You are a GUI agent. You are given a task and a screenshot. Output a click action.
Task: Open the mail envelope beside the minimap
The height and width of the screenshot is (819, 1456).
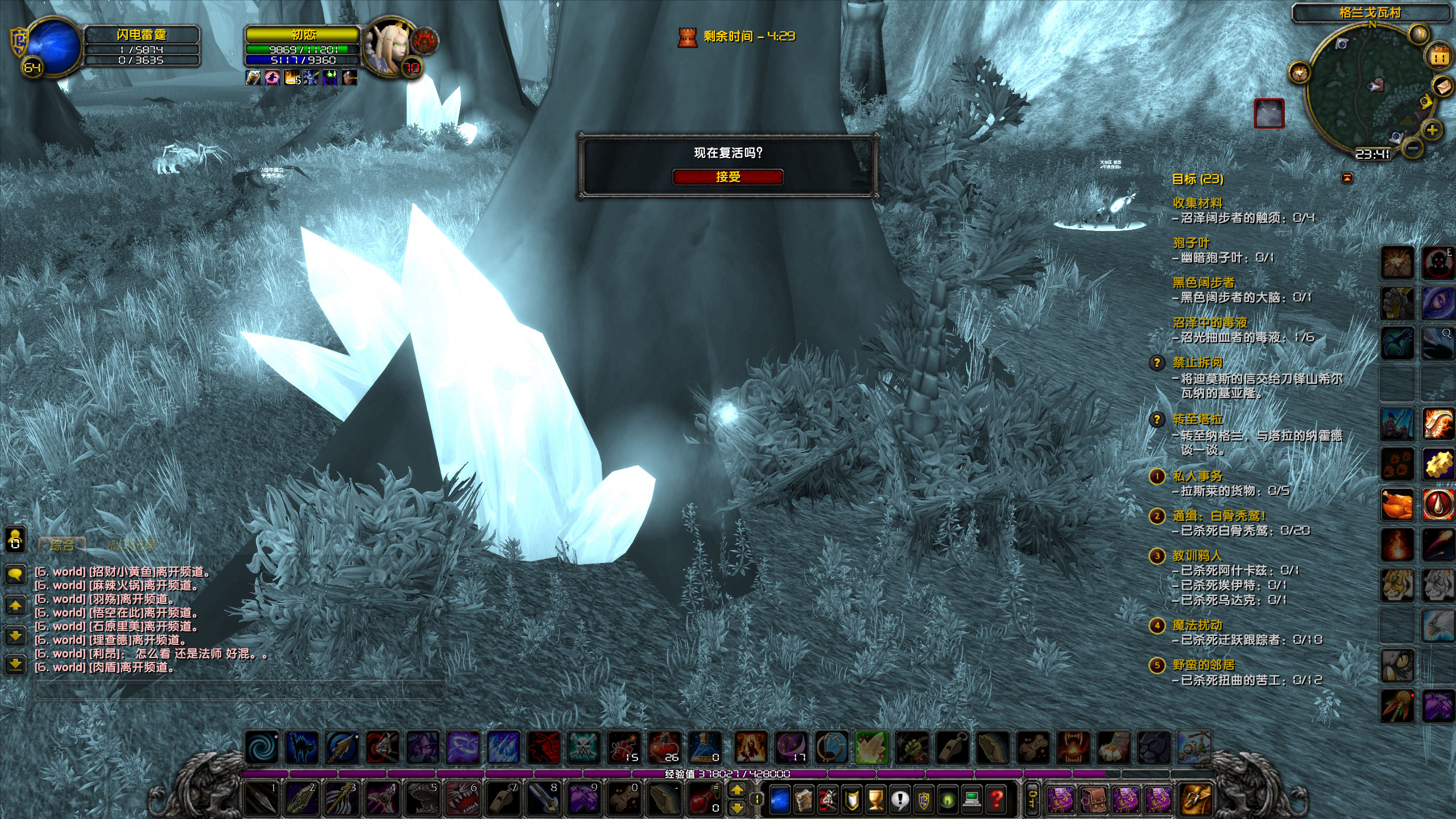point(1441,86)
